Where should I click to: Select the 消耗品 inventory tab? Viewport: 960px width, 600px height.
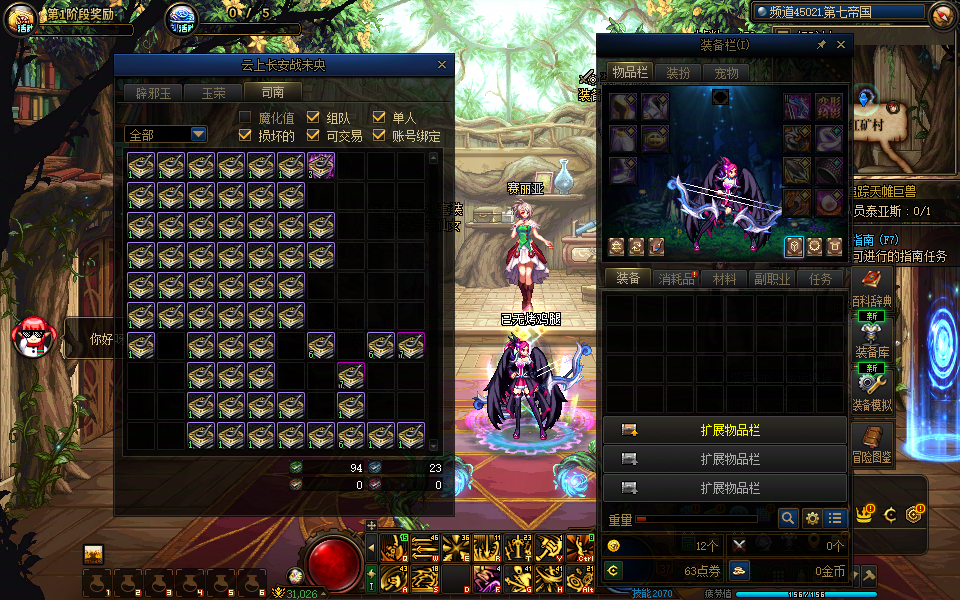pos(677,279)
